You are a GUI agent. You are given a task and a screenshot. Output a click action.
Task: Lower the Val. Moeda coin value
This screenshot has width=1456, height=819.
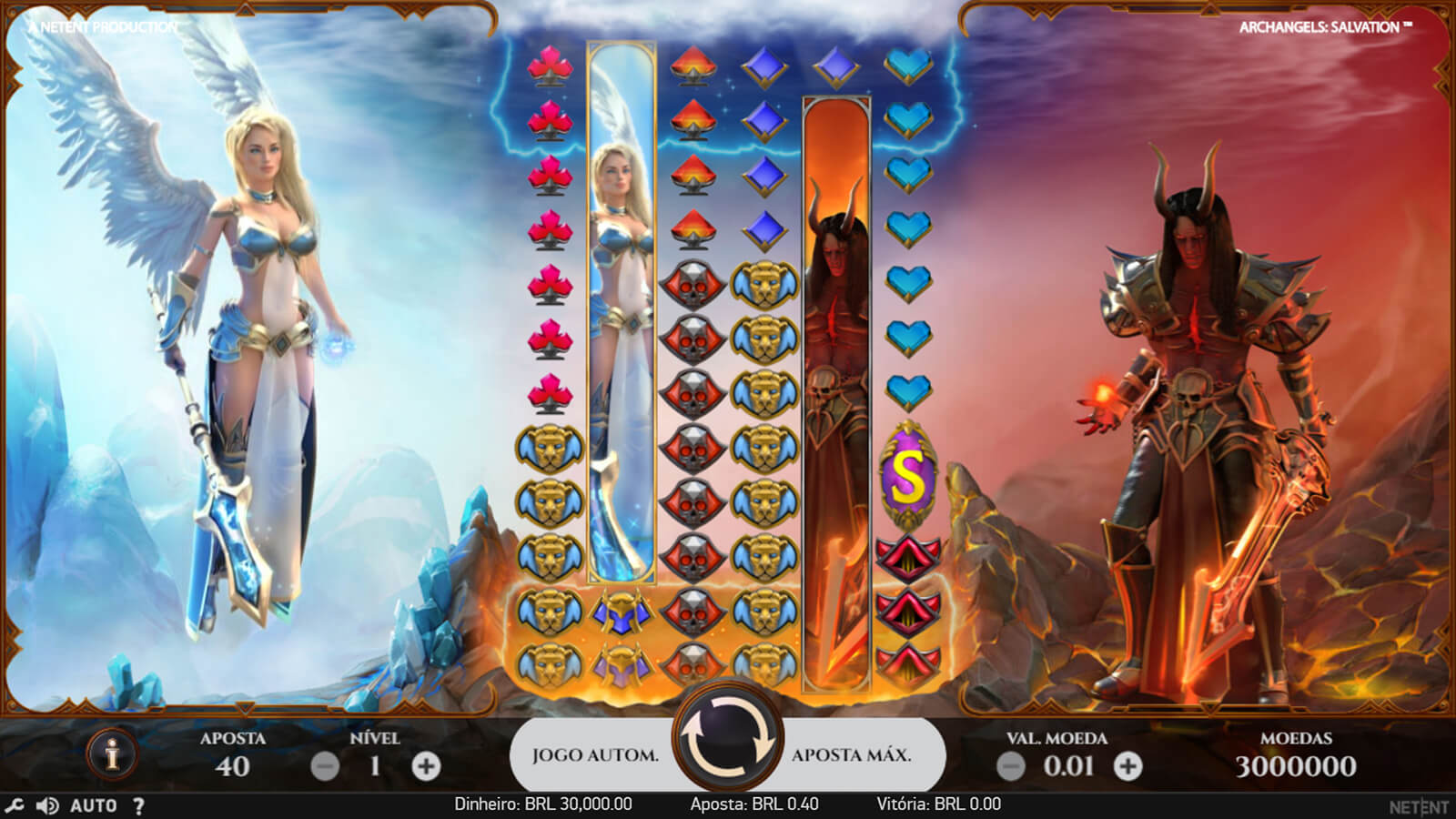pos(1011,766)
